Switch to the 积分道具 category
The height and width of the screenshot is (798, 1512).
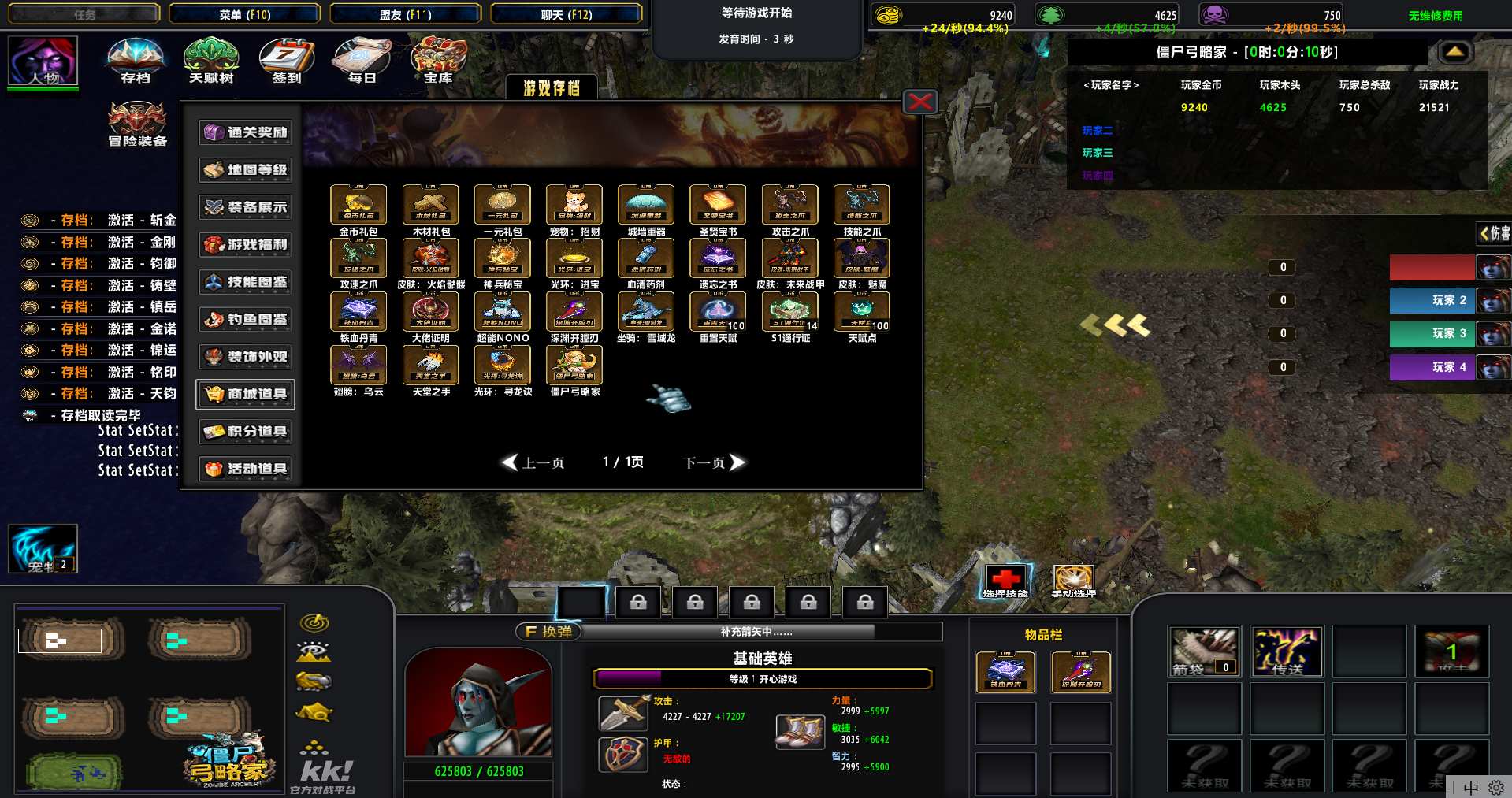coord(246,432)
